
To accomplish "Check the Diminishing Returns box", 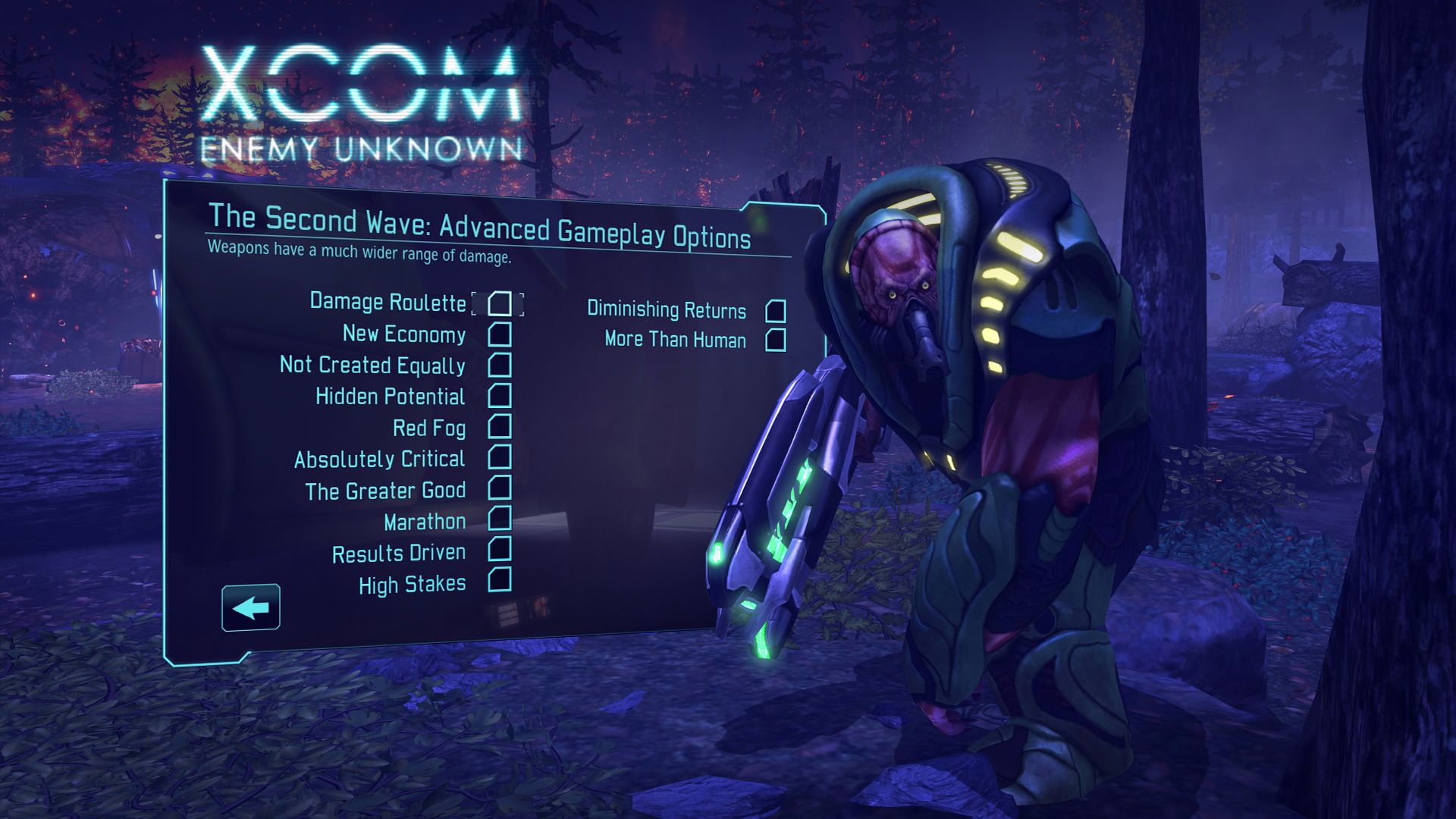I will coord(777,310).
